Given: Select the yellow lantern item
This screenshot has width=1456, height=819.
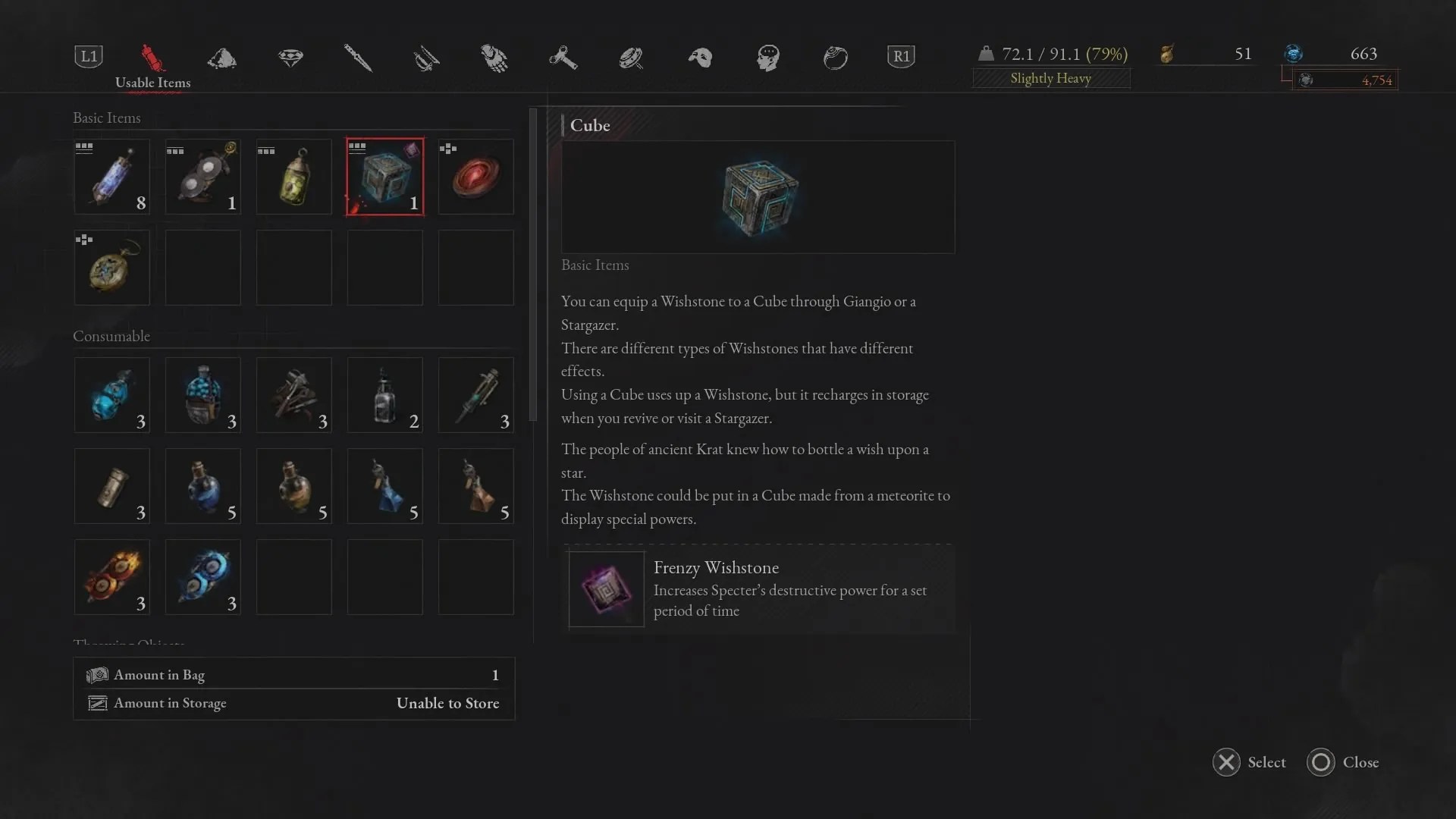Looking at the screenshot, I should (293, 176).
